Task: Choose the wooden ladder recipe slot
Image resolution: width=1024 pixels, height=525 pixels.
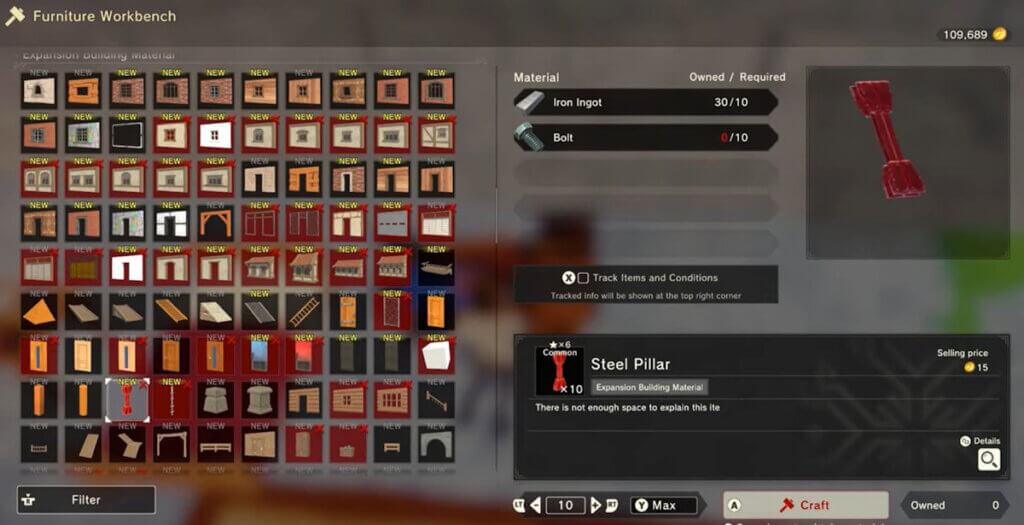Action: click(304, 312)
